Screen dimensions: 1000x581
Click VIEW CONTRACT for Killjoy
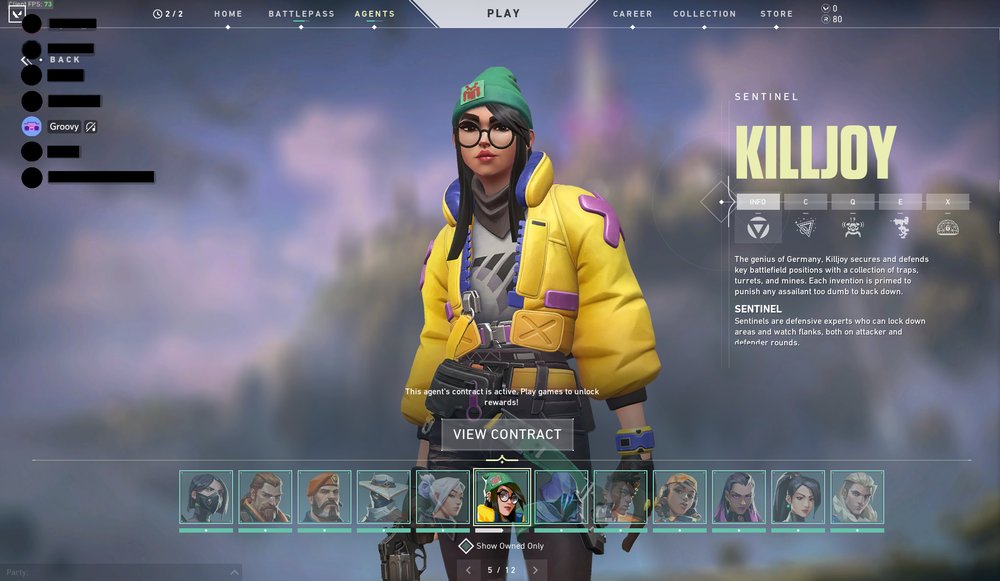pyautogui.click(x=507, y=434)
